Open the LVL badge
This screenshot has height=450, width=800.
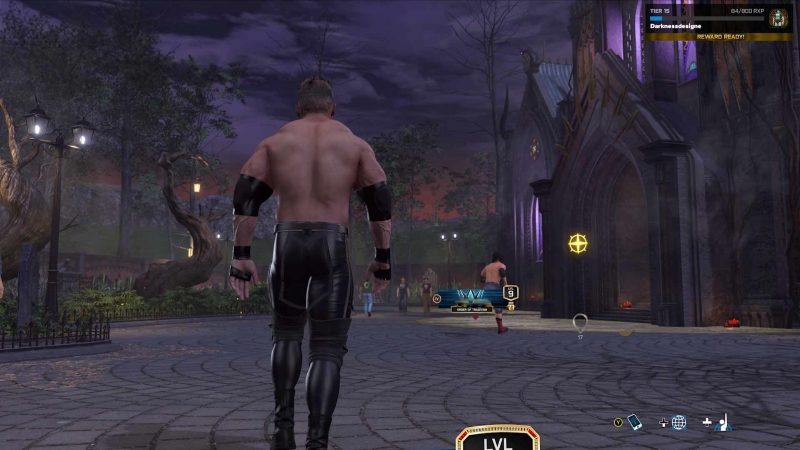498,439
